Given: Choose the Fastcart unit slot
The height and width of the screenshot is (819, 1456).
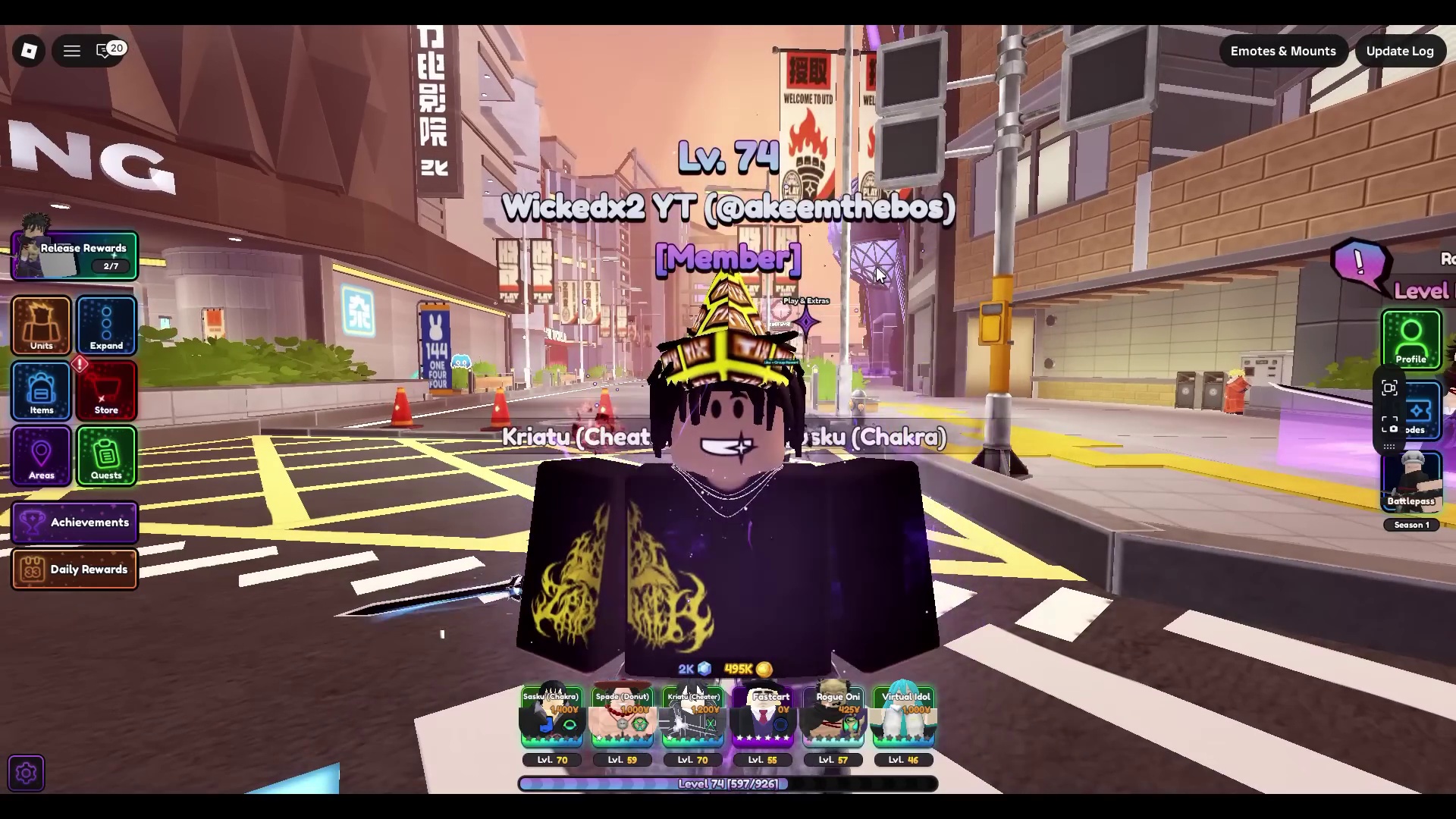Looking at the screenshot, I should click(x=763, y=717).
